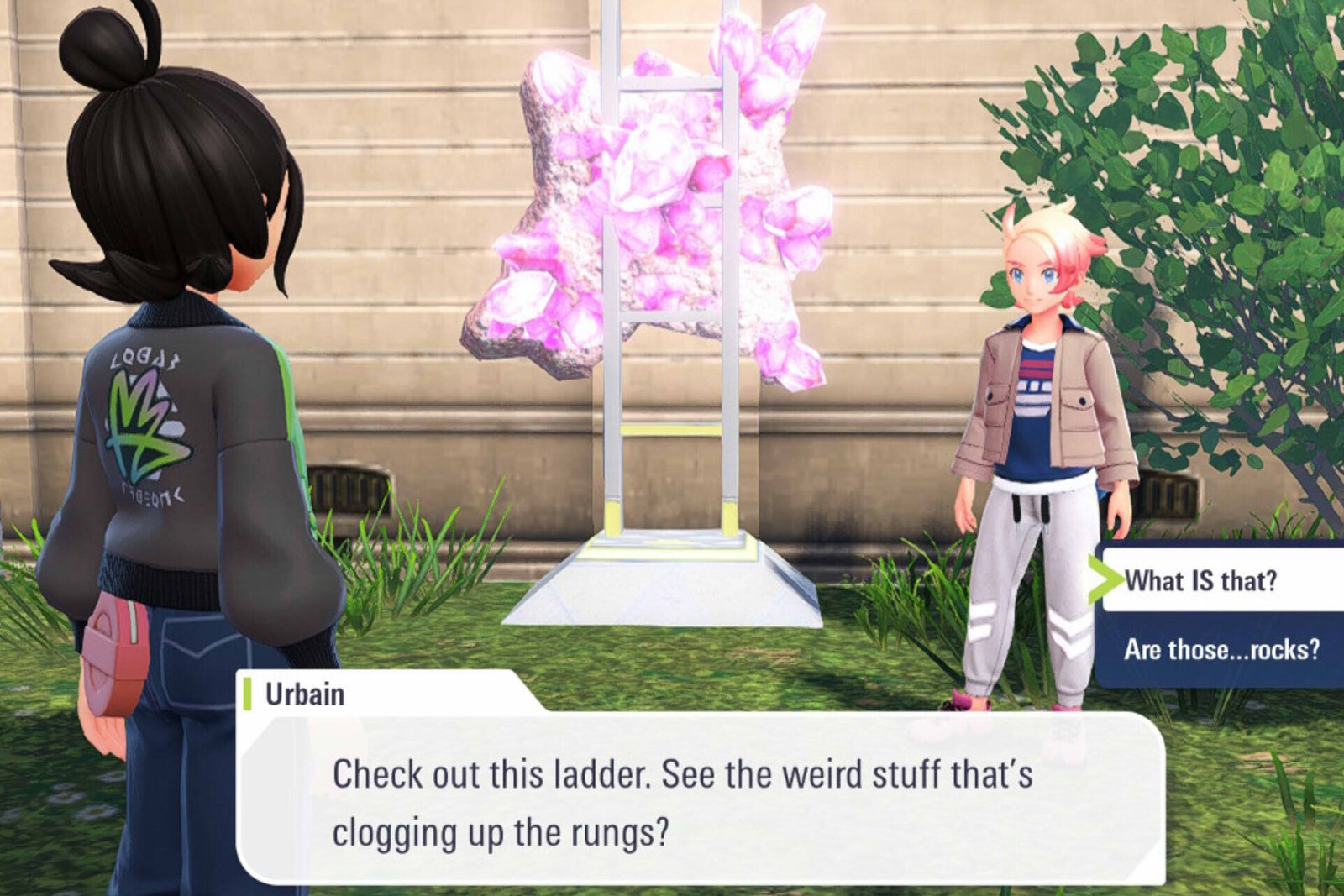Click the green accent bar beside Urbain's name
This screenshot has height=896, width=1344.
248,692
